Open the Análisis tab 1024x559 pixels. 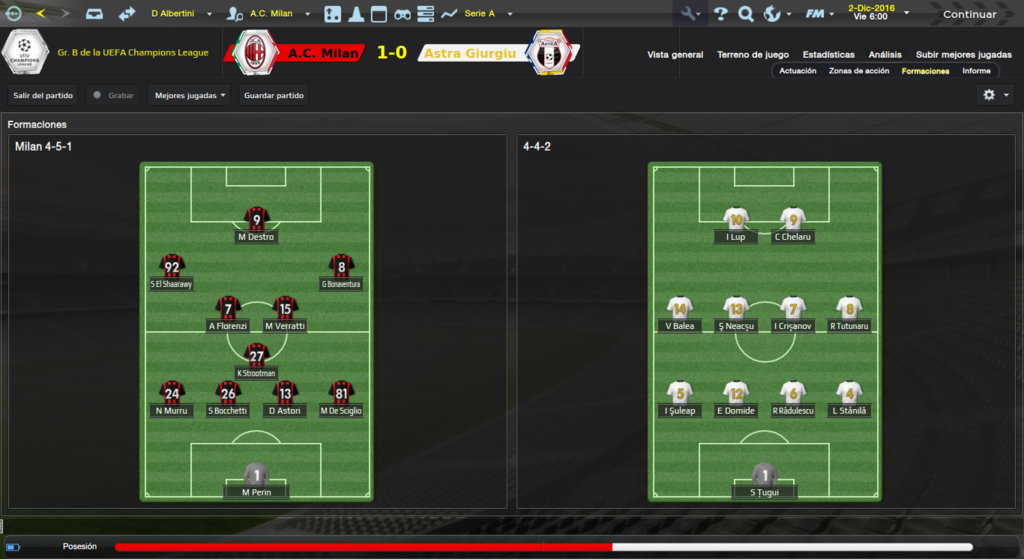(885, 54)
